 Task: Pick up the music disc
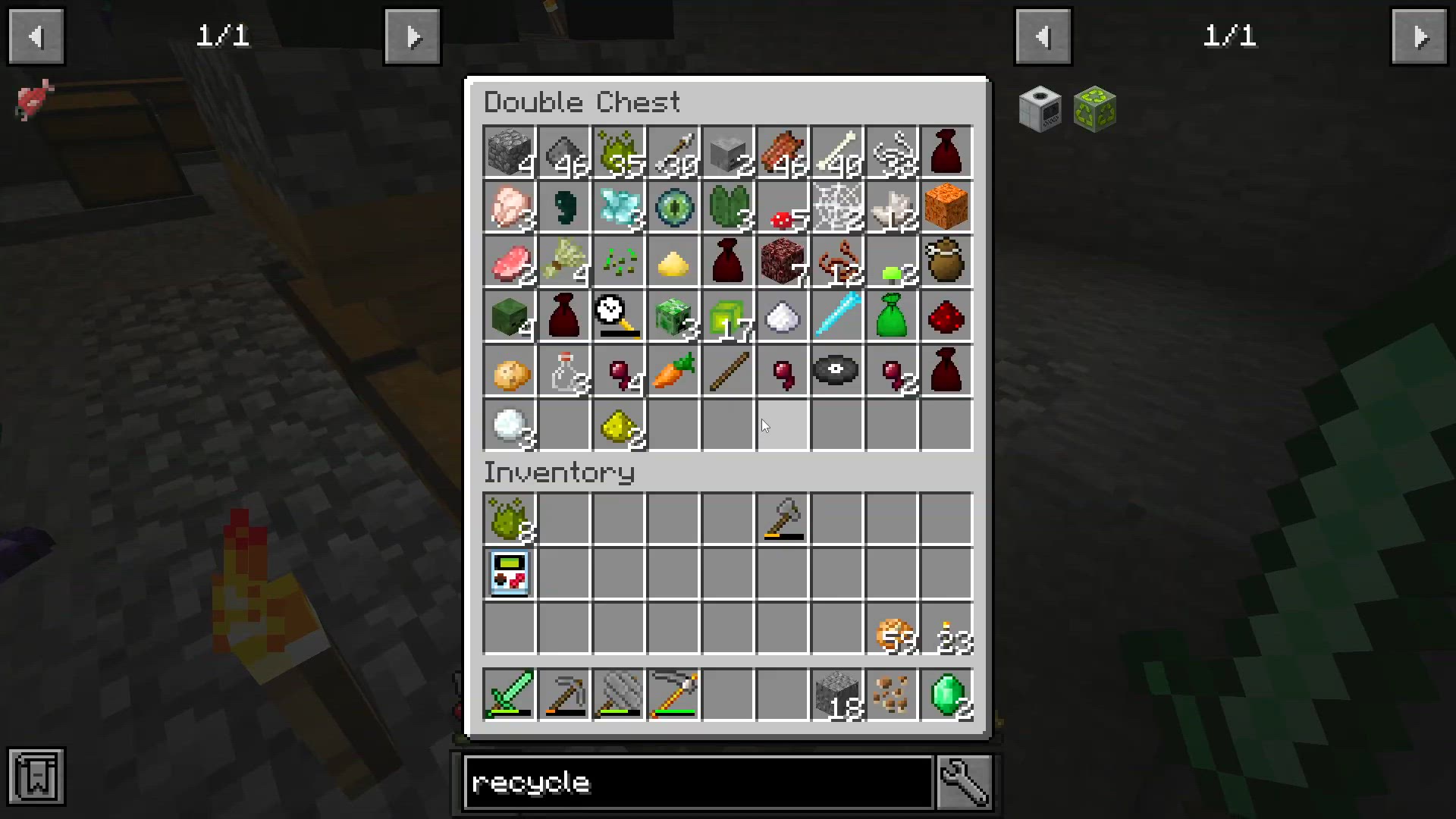(x=836, y=371)
